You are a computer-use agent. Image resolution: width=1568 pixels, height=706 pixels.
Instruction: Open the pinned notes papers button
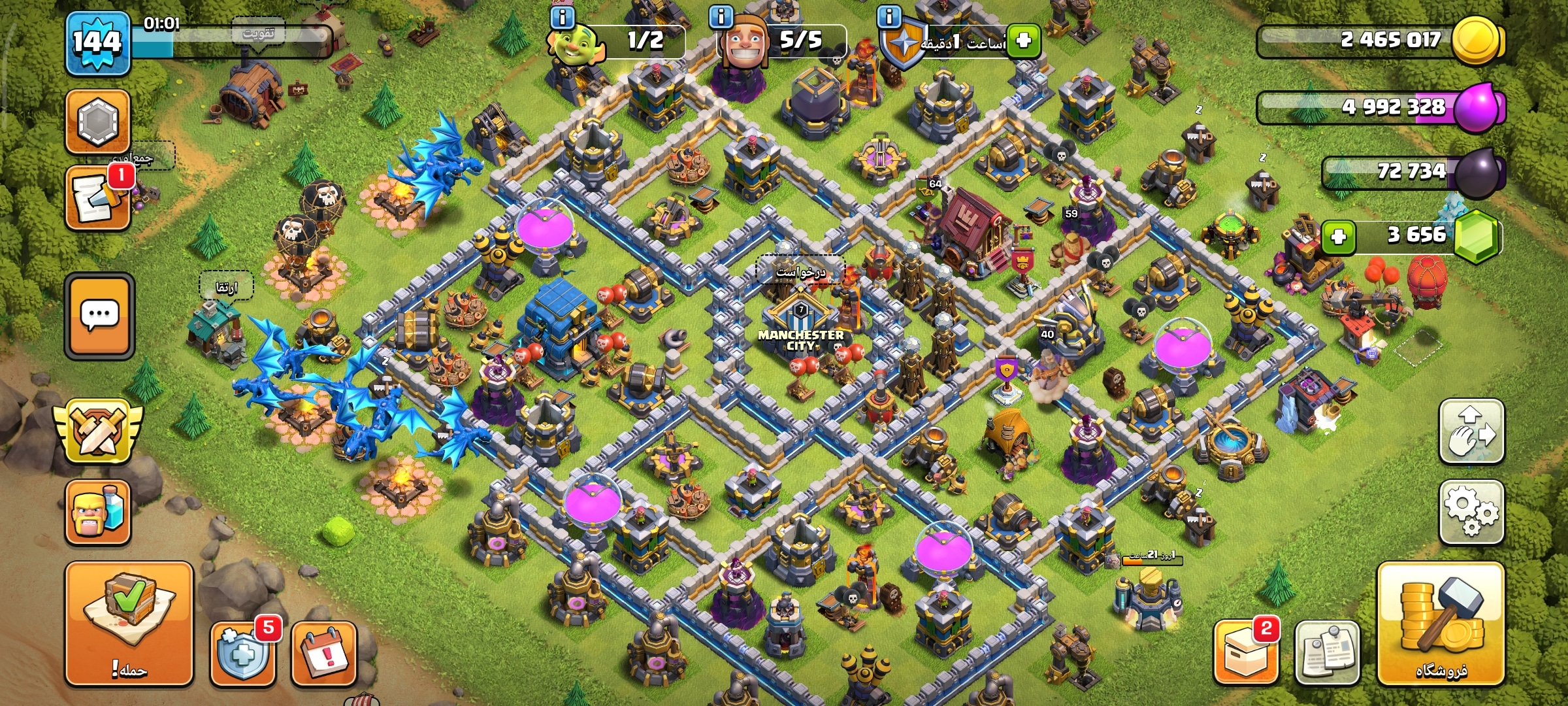(x=1327, y=652)
